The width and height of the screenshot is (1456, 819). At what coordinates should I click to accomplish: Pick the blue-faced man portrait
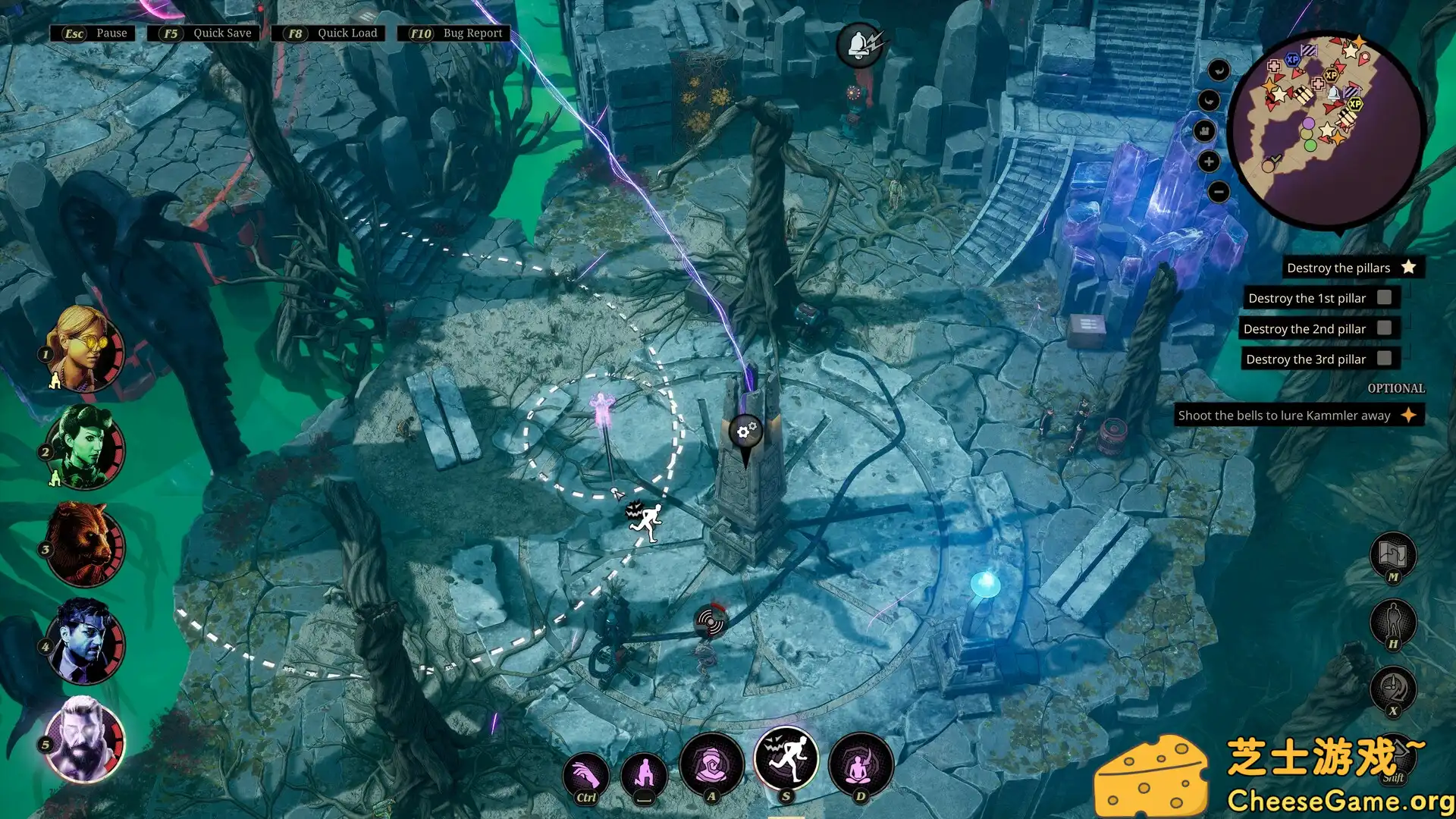[84, 642]
